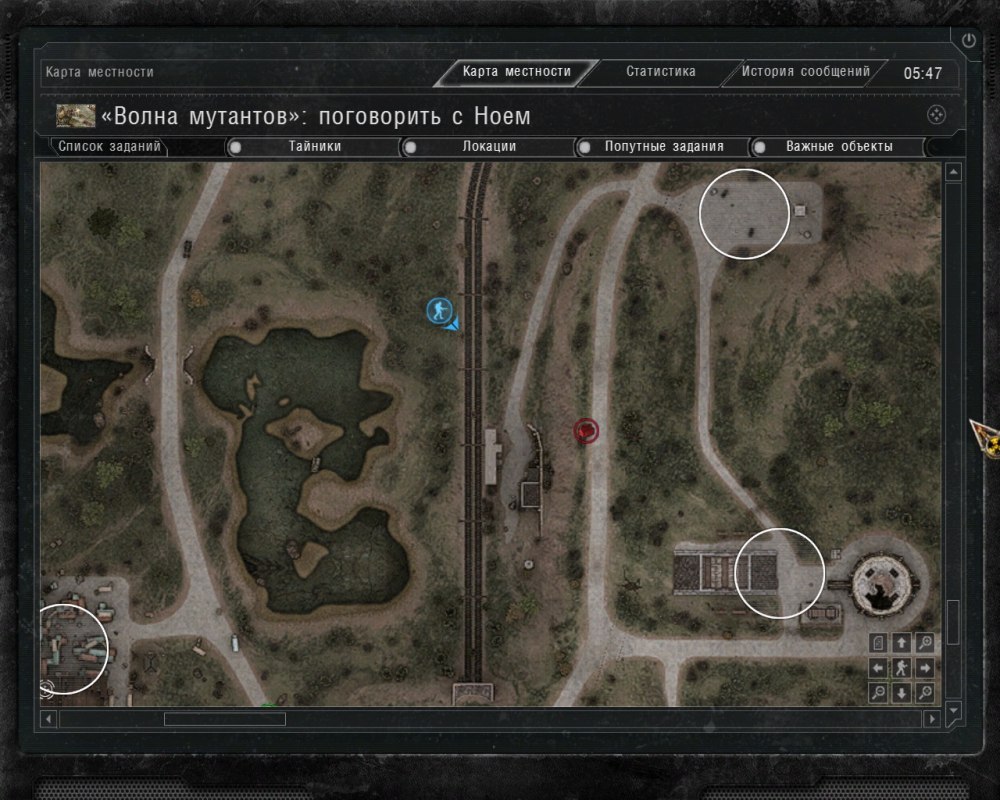Switch to the Статистика tab
This screenshot has height=800, width=1000.
(660, 72)
